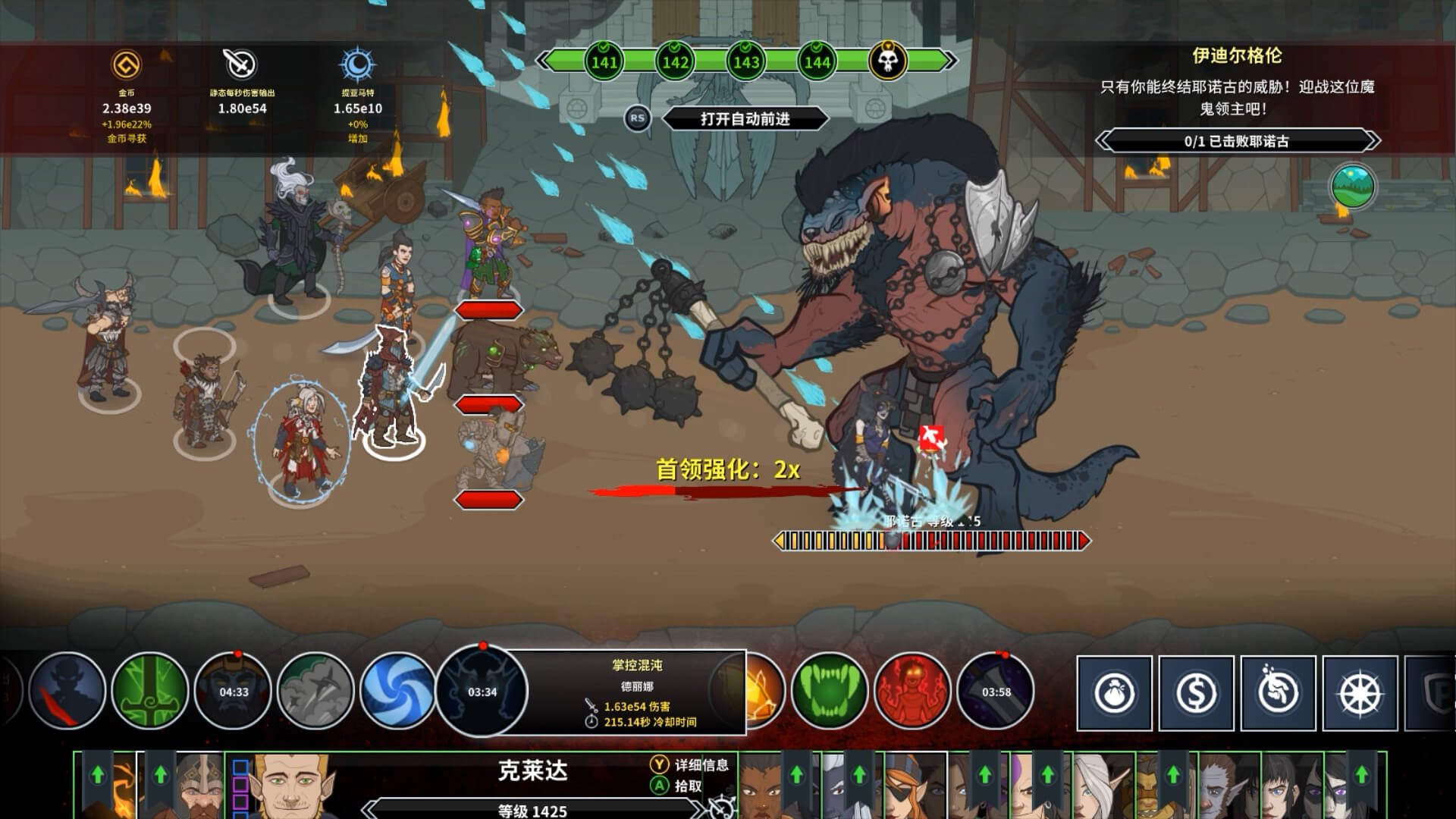
Task: Use the red-bladed shadow figure ultimate
Action: pyautogui.click(x=67, y=691)
